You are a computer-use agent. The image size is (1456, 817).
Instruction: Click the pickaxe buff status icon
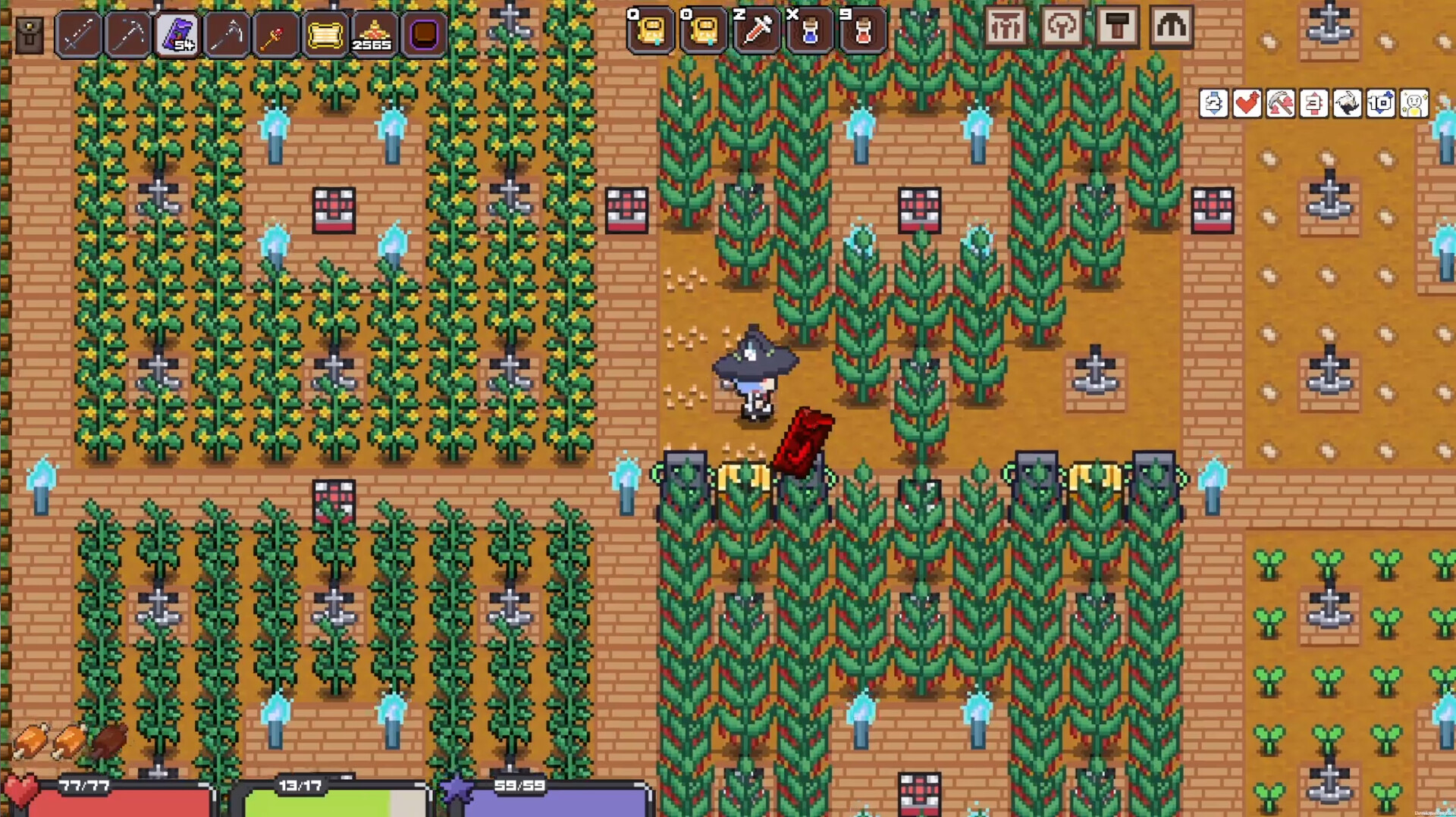[1281, 105]
